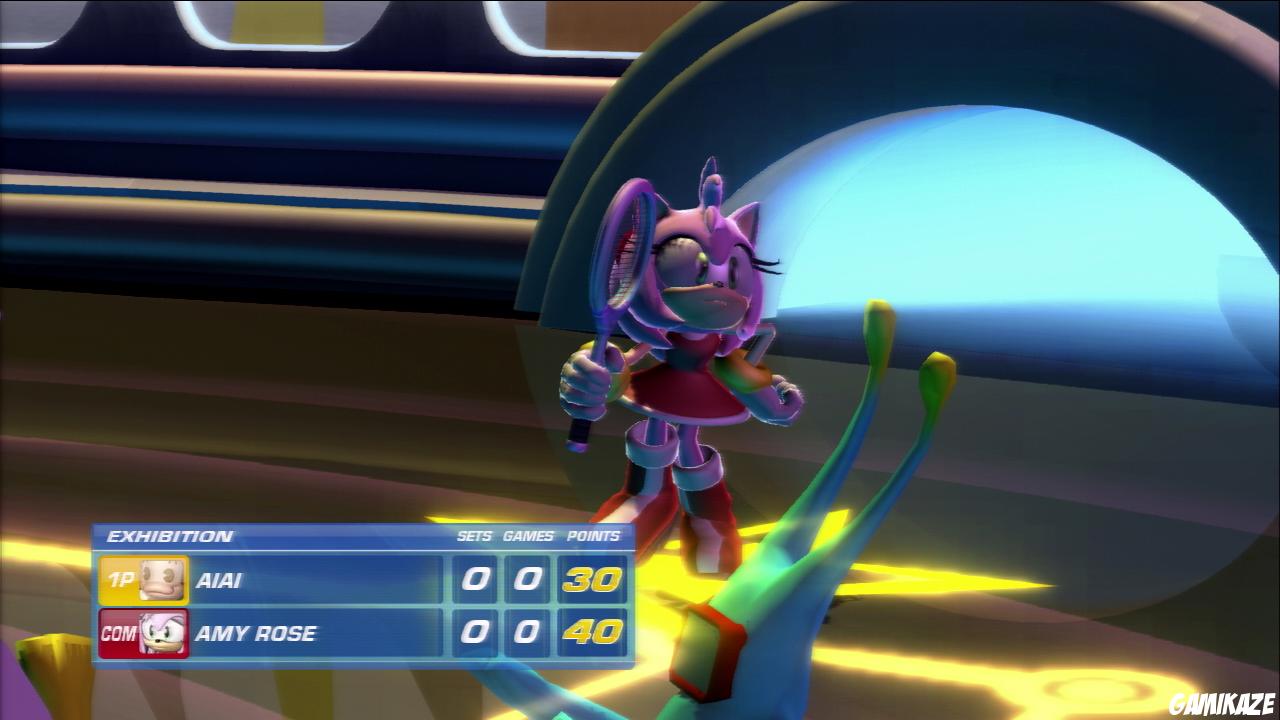This screenshot has height=720, width=1280.
Task: Click the AMY ROSE player name label
Action: (258, 634)
